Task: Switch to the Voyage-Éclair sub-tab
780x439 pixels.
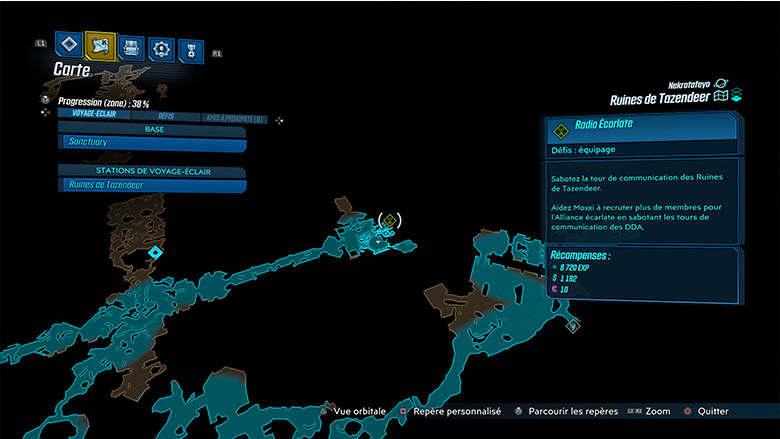Action: point(96,114)
